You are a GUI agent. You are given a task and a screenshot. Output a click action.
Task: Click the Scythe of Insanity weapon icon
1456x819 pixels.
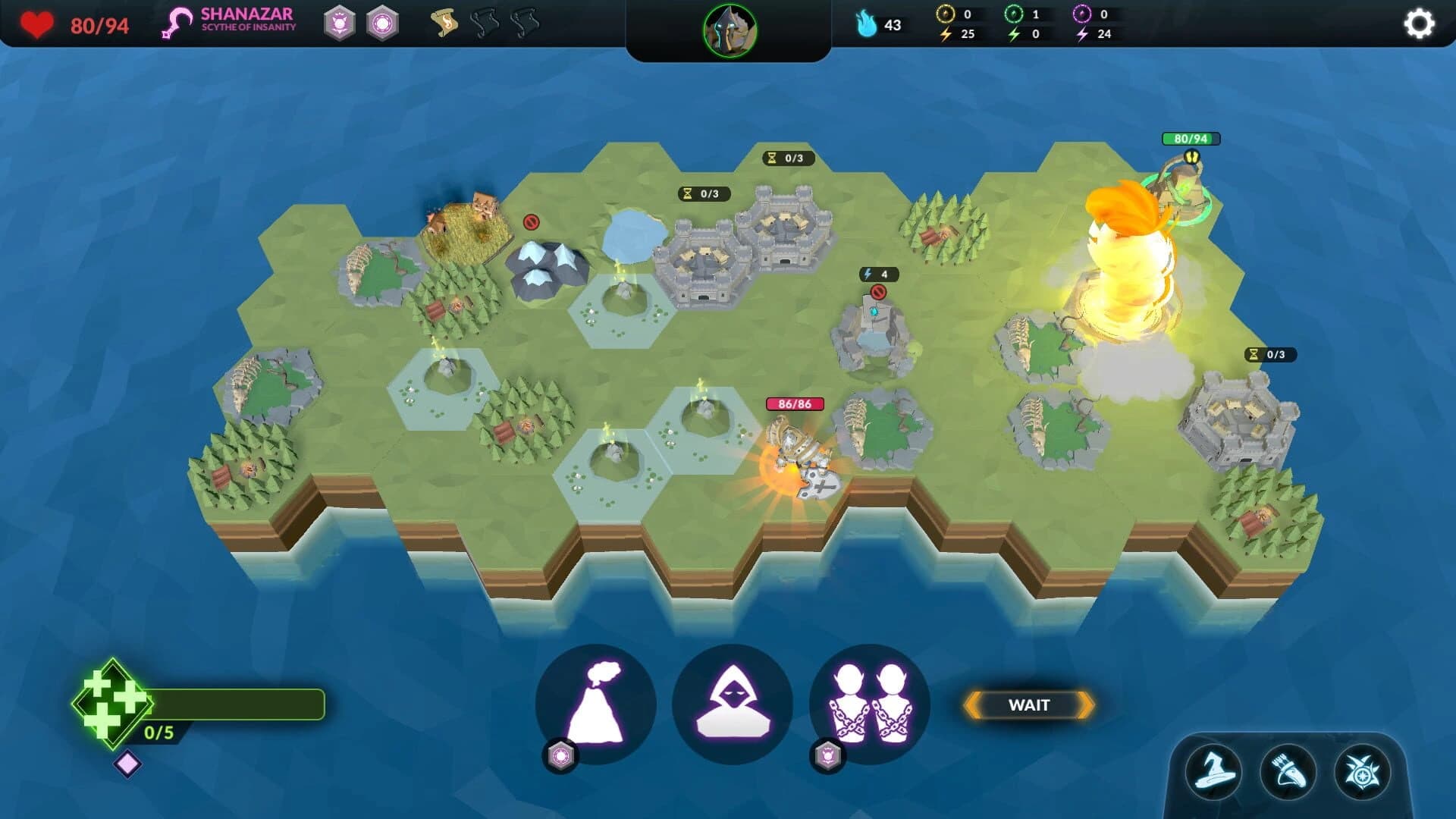pos(176,21)
